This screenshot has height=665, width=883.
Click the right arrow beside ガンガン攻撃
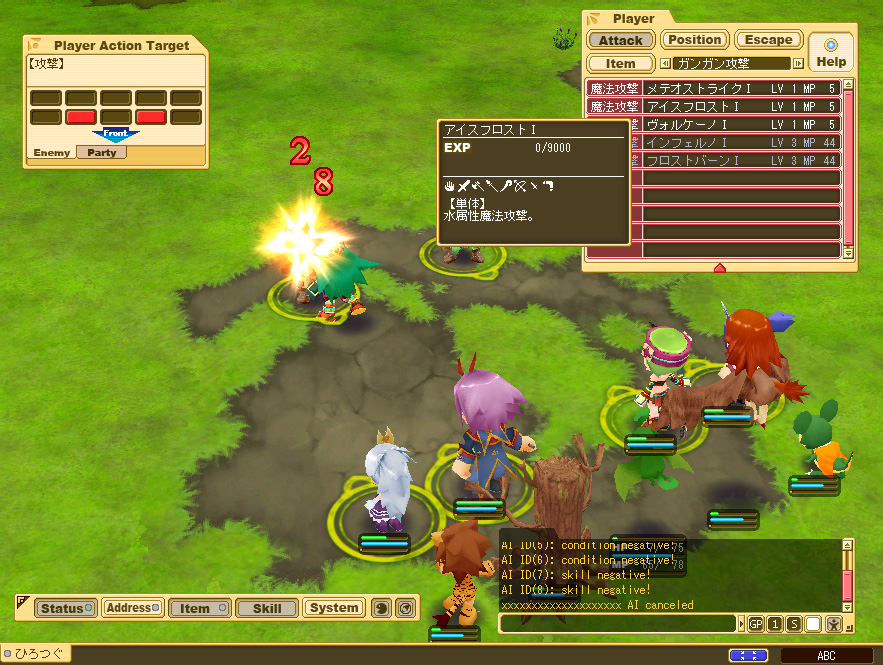pyautogui.click(x=798, y=63)
